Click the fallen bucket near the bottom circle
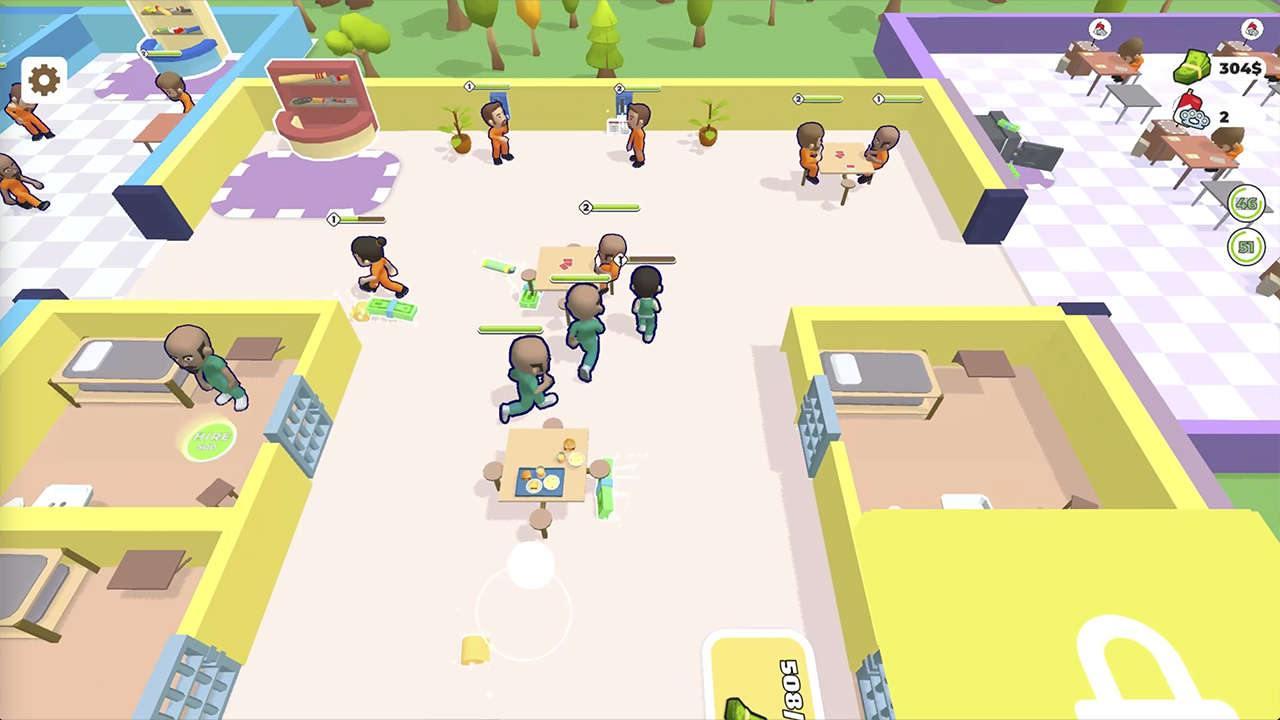This screenshot has width=1280, height=720. [x=473, y=652]
